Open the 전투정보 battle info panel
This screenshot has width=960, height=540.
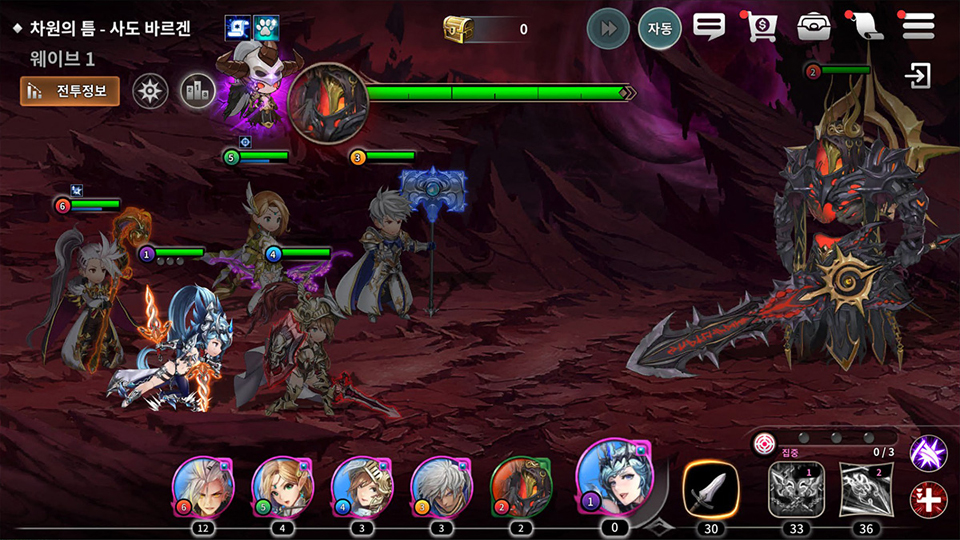[x=70, y=91]
